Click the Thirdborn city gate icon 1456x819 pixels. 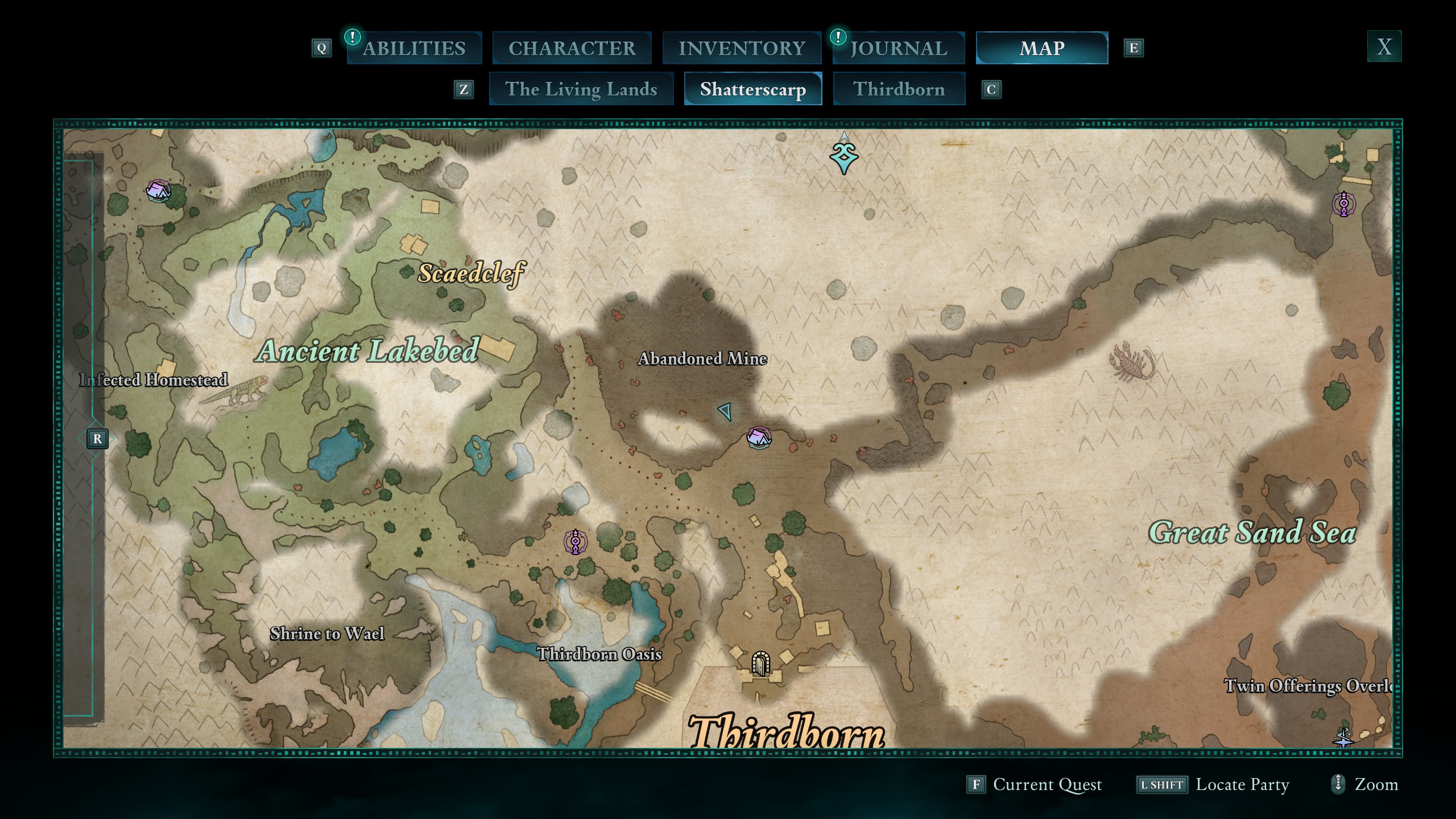click(x=760, y=663)
